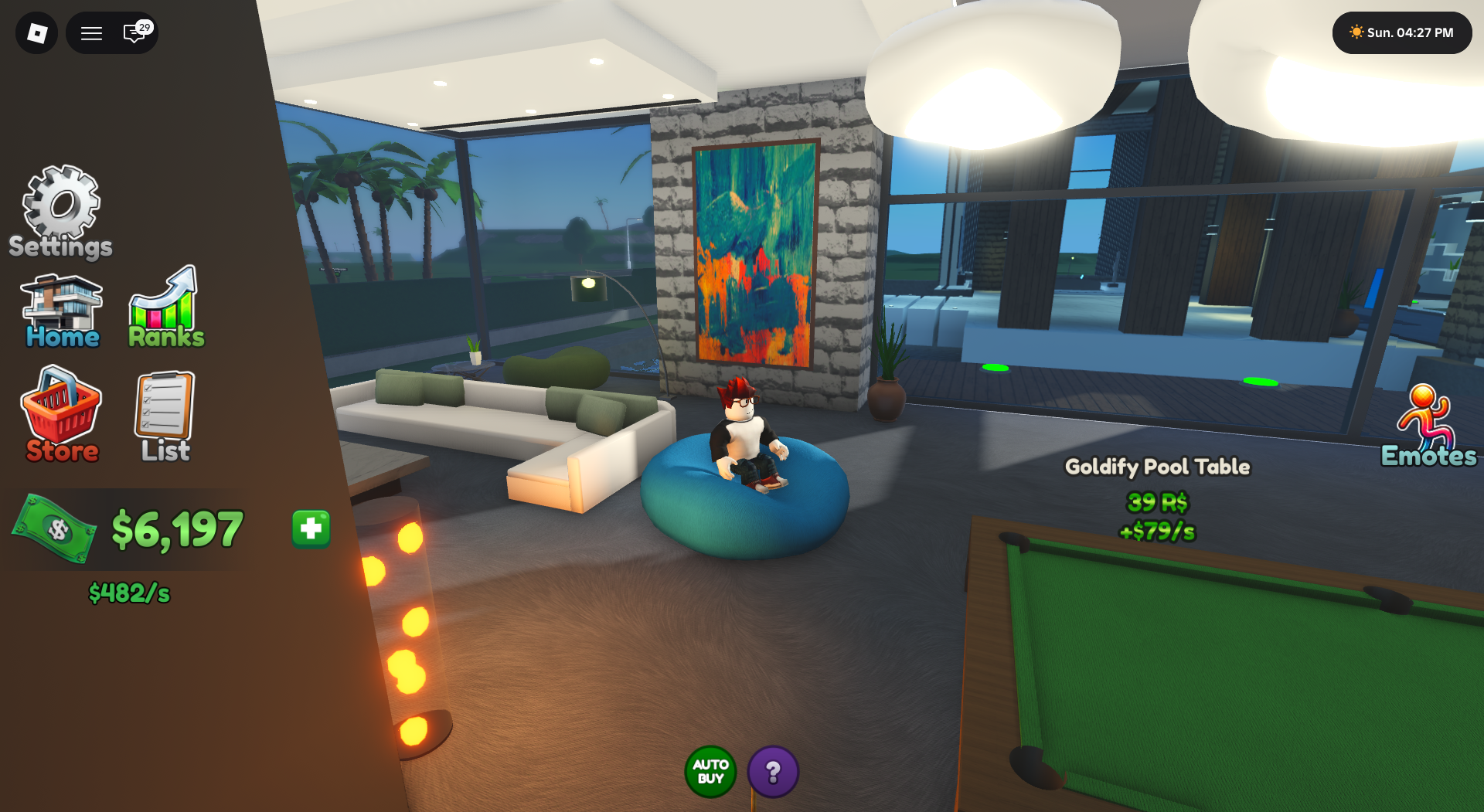Click the green money bill icon

(x=54, y=530)
